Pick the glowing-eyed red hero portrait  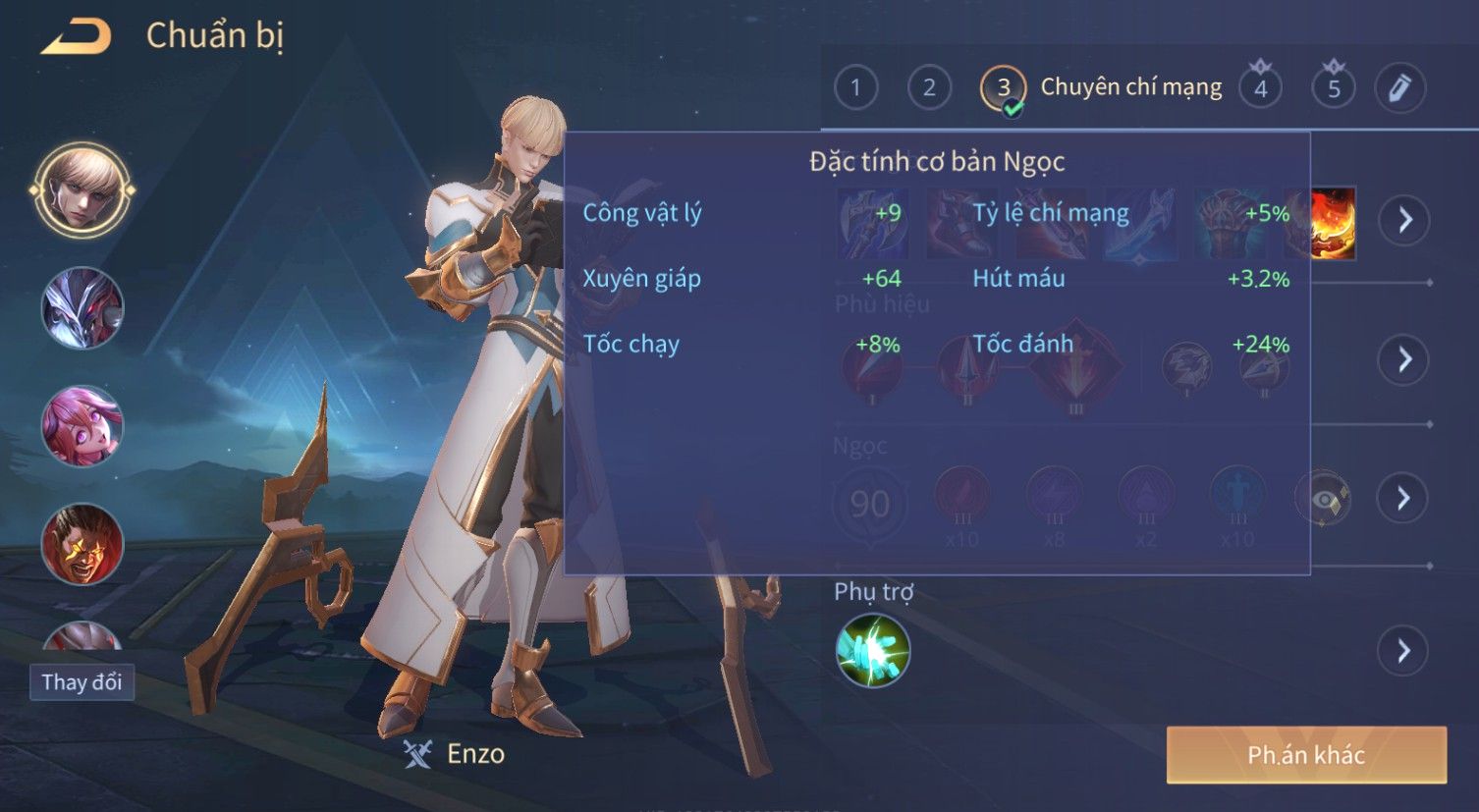pyautogui.click(x=82, y=543)
